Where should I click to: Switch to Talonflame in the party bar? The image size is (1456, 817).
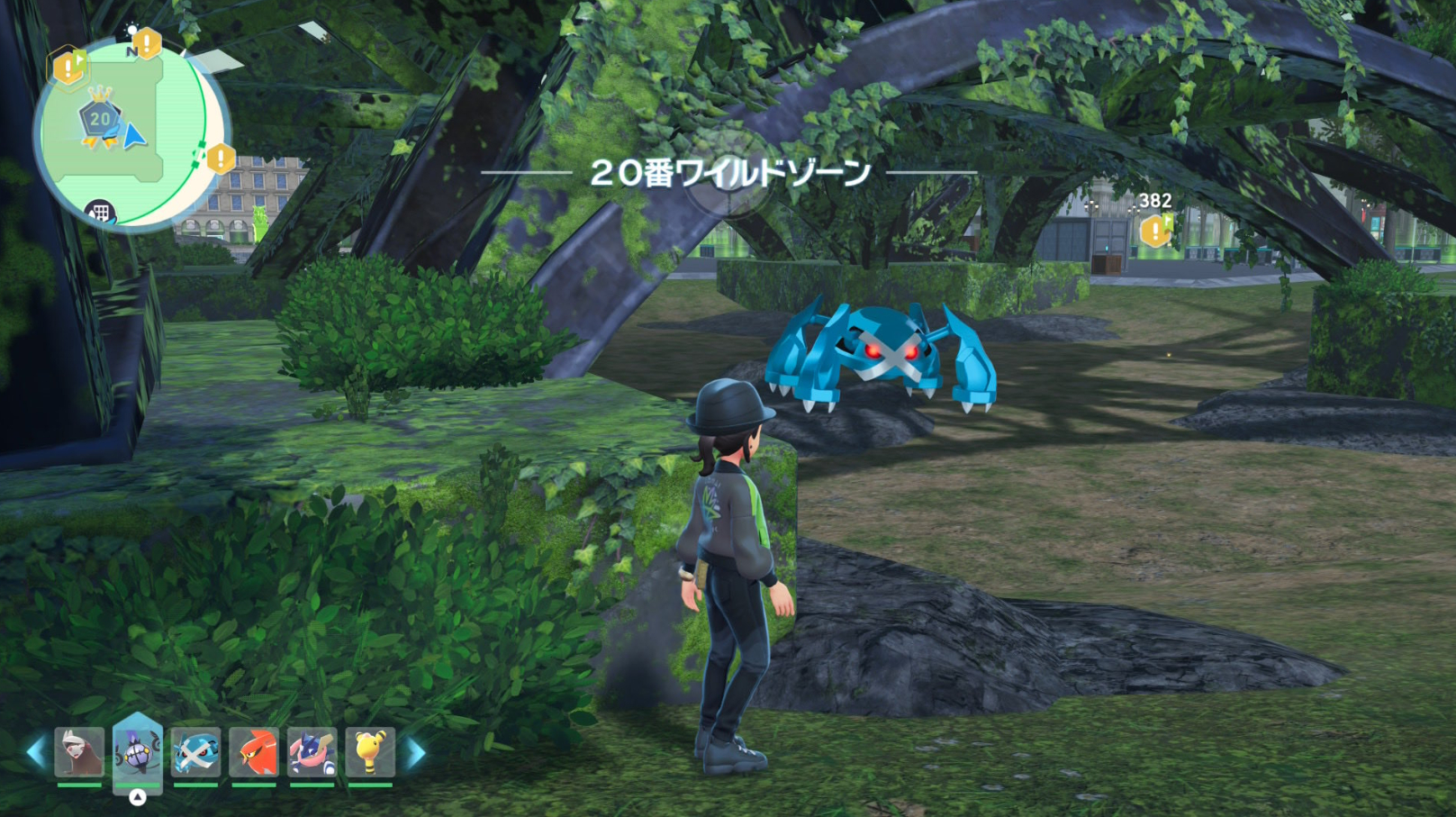(254, 752)
